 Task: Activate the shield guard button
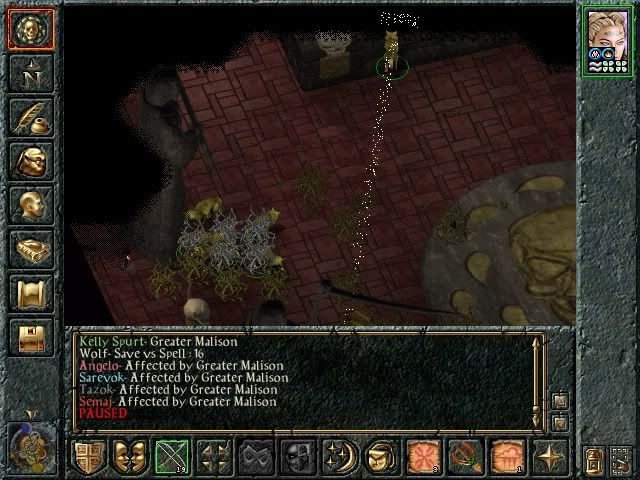[89, 457]
